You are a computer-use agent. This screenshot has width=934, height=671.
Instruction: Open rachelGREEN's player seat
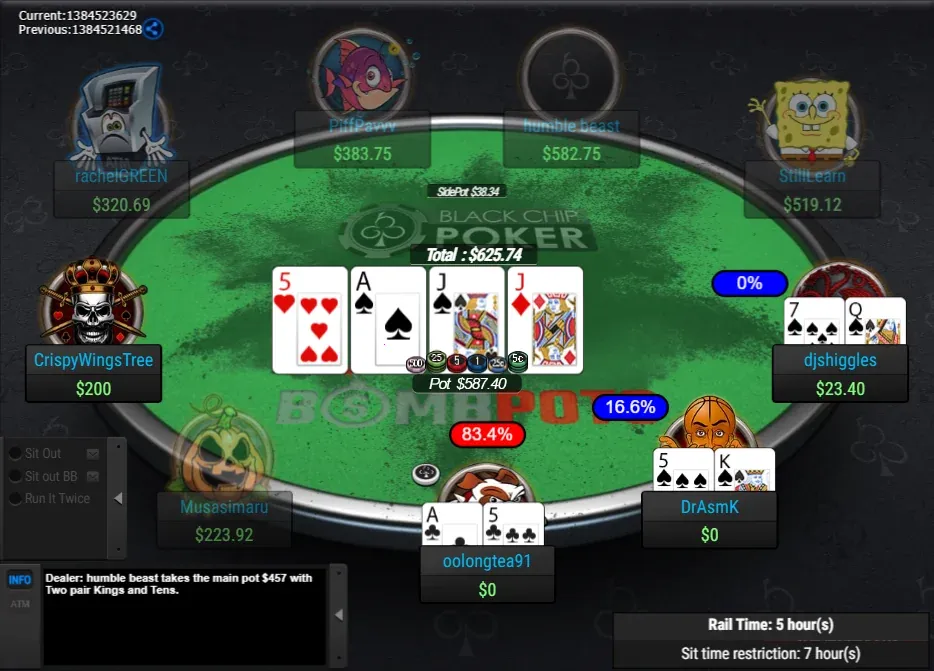(121, 190)
